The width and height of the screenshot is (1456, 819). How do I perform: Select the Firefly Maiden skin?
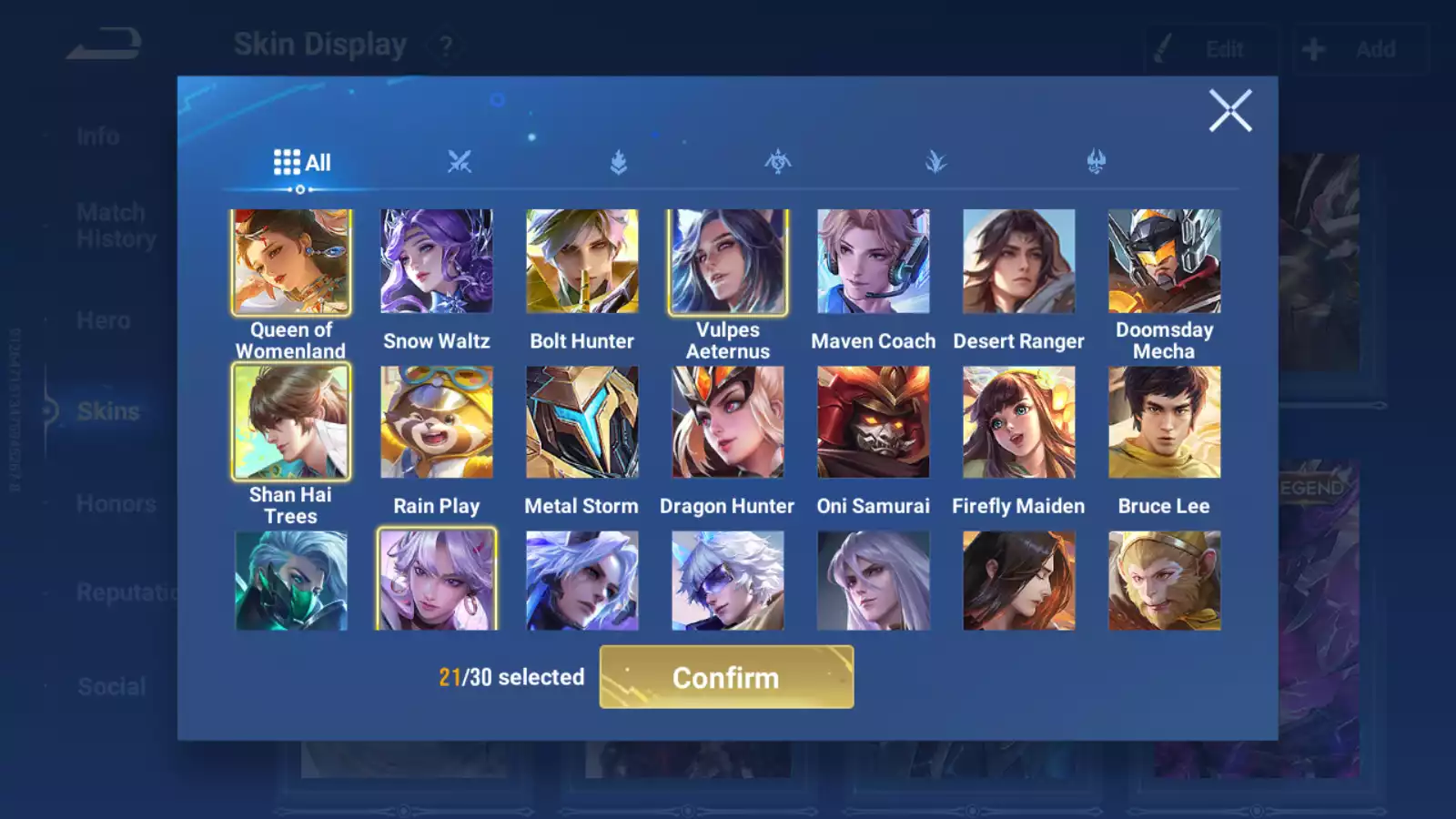pos(1019,422)
